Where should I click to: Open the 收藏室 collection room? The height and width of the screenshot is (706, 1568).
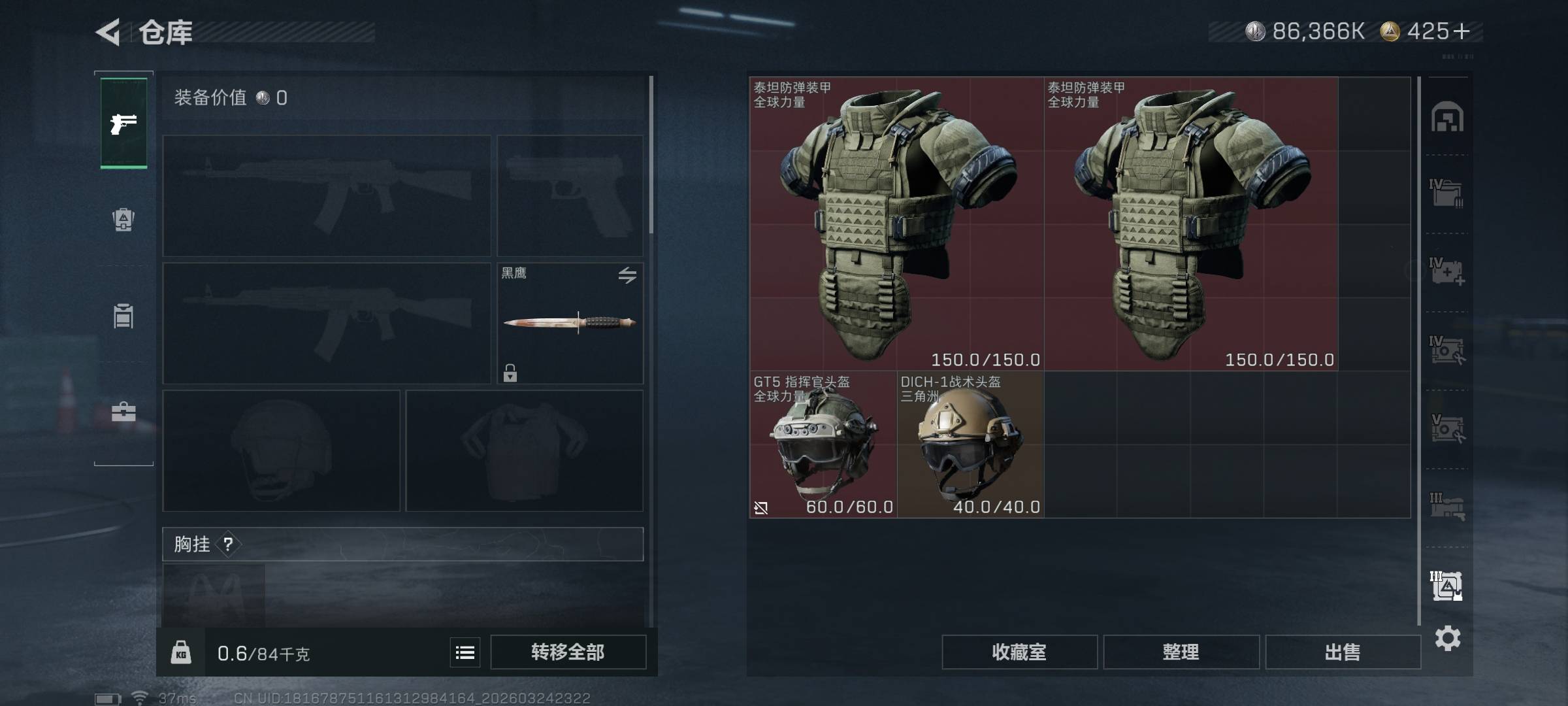[1019, 652]
